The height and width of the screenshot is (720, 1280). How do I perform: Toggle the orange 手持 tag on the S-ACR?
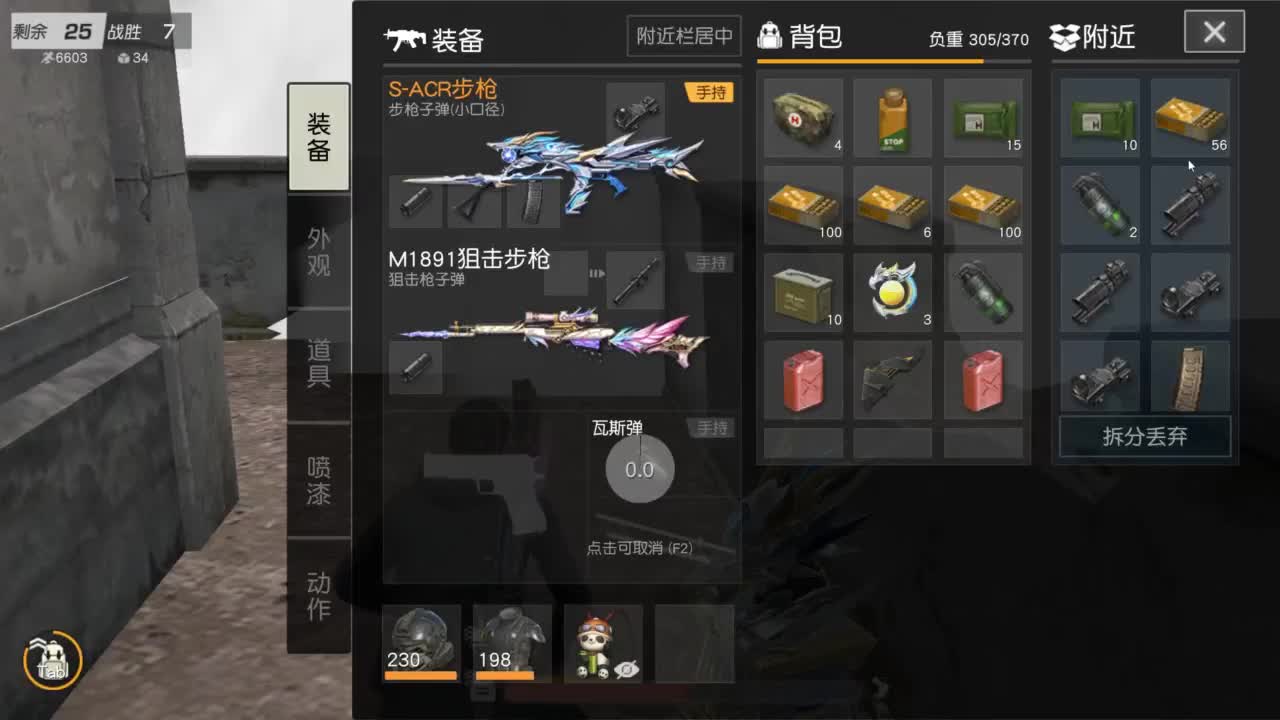pos(712,92)
